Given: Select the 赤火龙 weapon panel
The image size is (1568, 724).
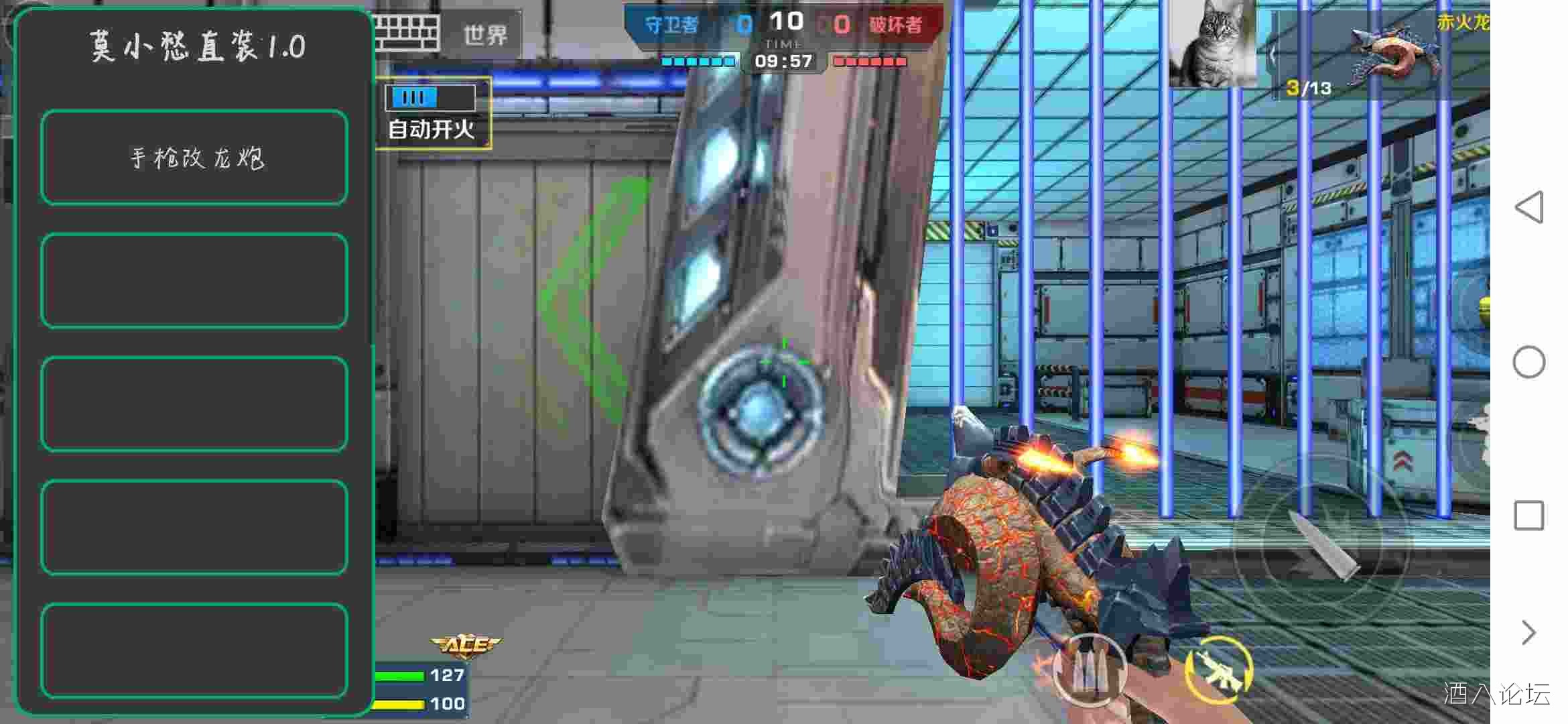Looking at the screenshot, I should 1380,54.
